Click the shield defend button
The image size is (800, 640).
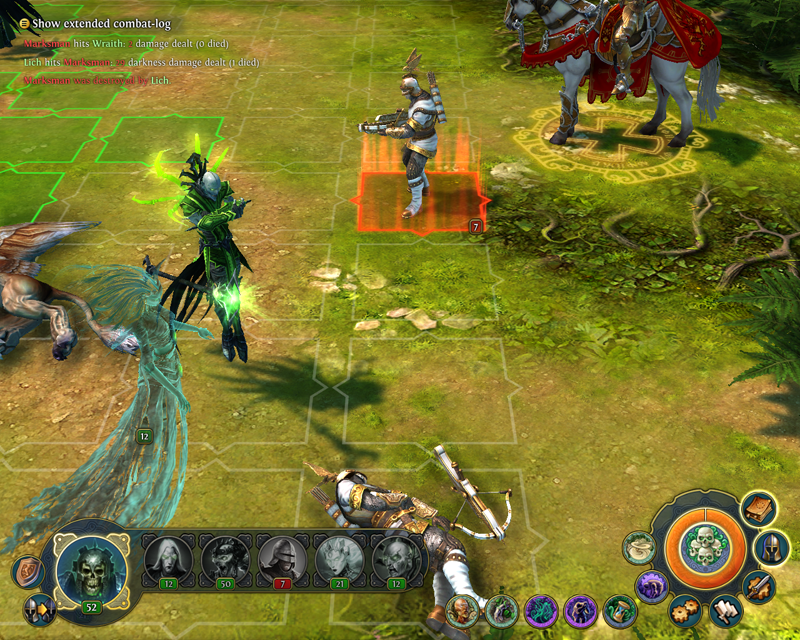pyautogui.click(x=27, y=572)
